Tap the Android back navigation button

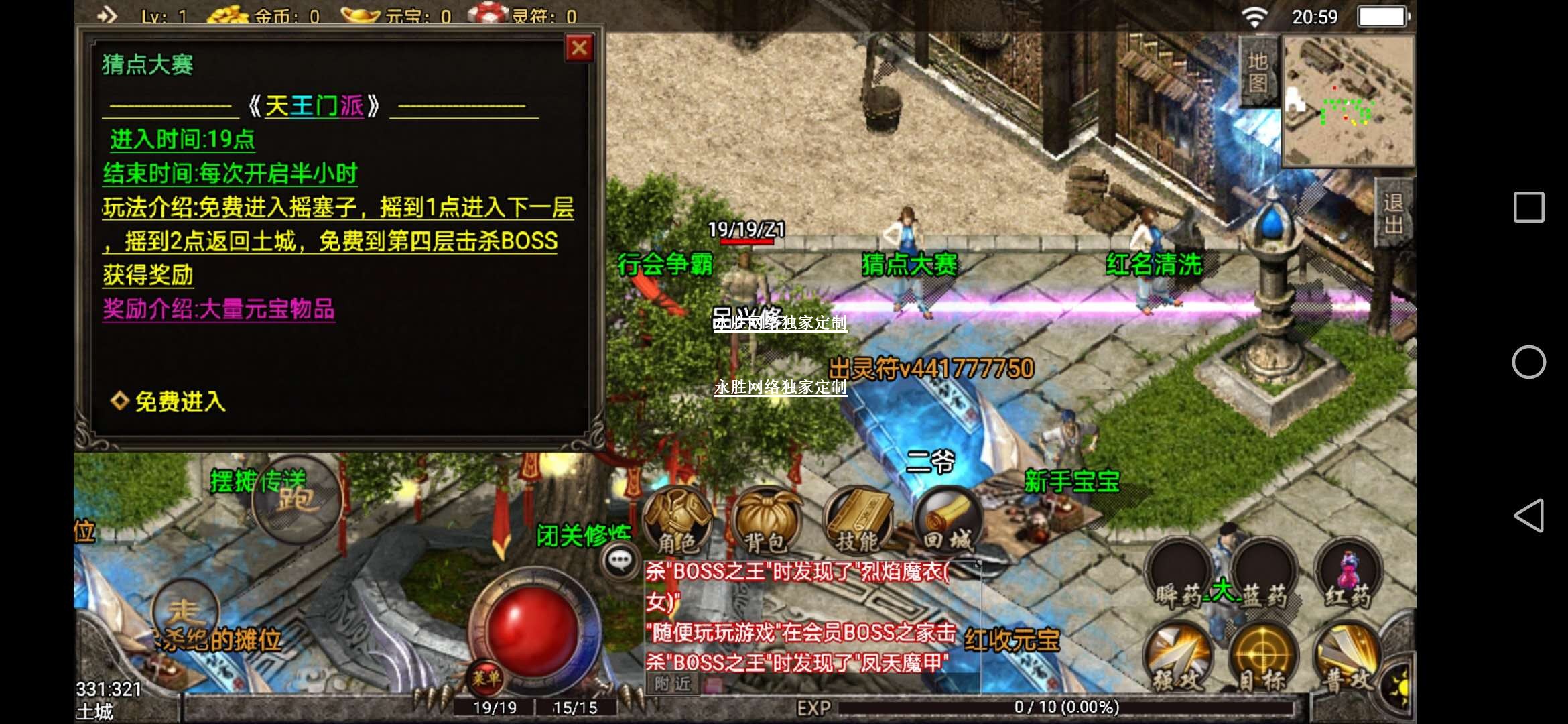pyautogui.click(x=1528, y=516)
